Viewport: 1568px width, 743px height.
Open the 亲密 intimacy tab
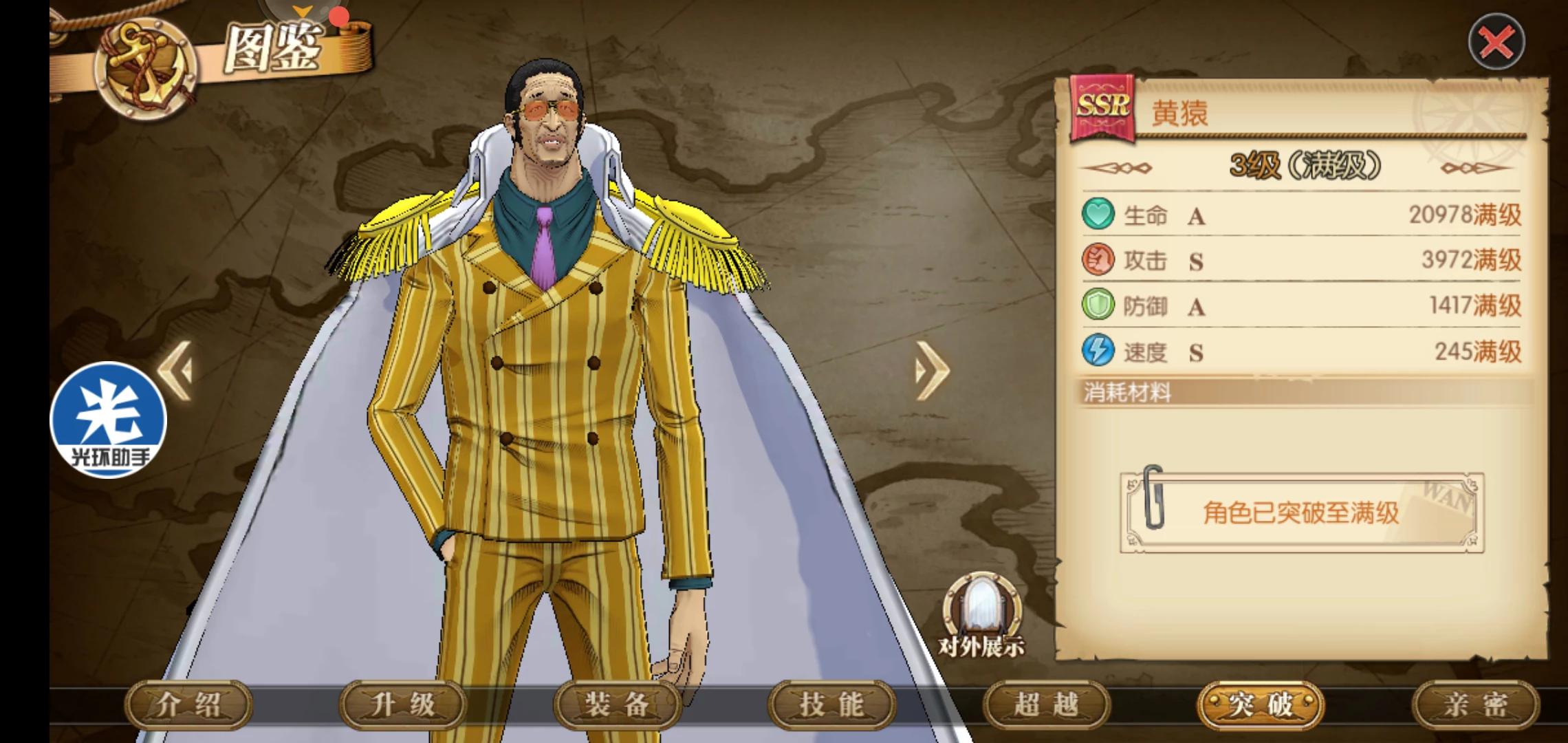(1476, 704)
